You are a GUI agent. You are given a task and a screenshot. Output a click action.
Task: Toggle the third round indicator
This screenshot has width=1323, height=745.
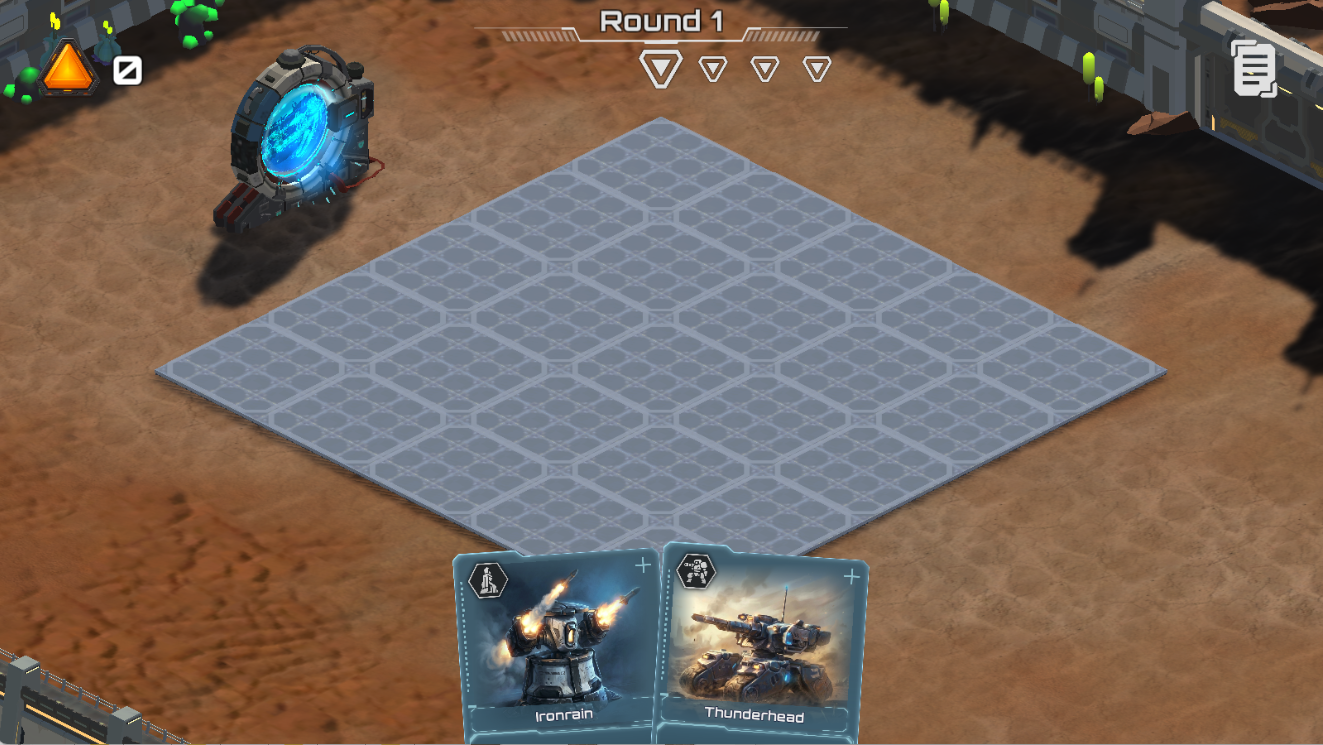pyautogui.click(x=766, y=69)
